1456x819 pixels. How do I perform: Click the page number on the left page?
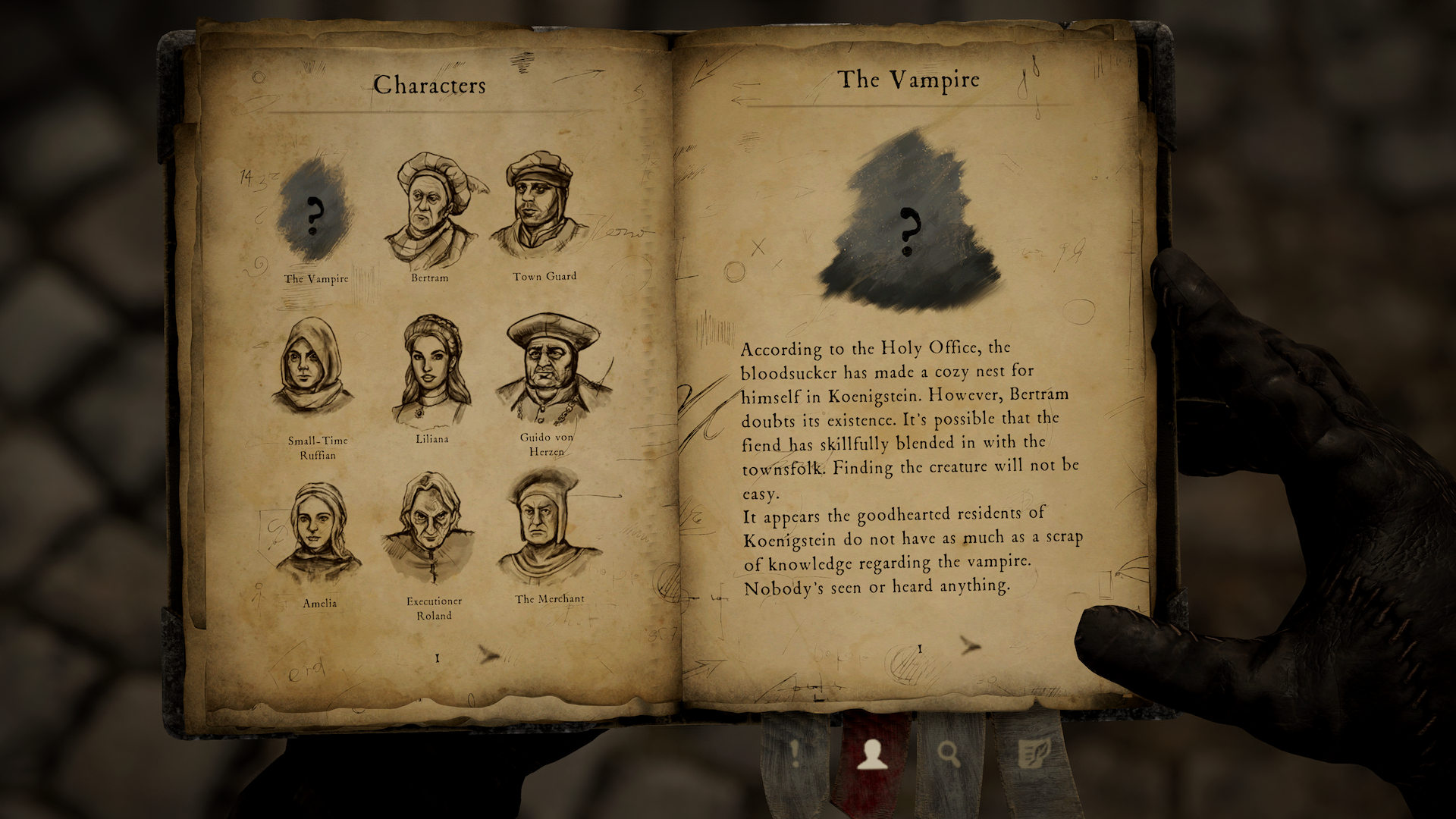click(437, 657)
